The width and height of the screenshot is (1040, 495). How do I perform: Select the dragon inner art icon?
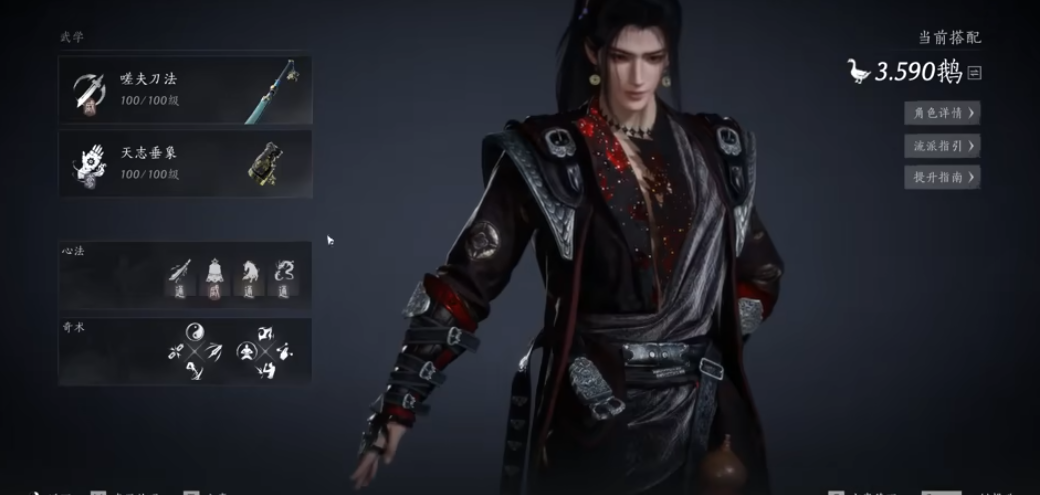click(x=283, y=273)
